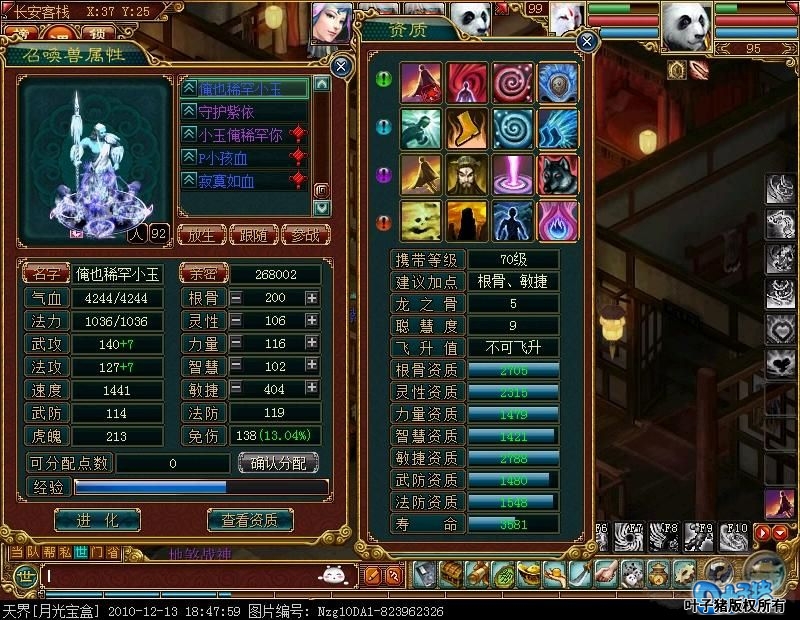
Task: Click the 进化 evolve button
Action: 97,520
